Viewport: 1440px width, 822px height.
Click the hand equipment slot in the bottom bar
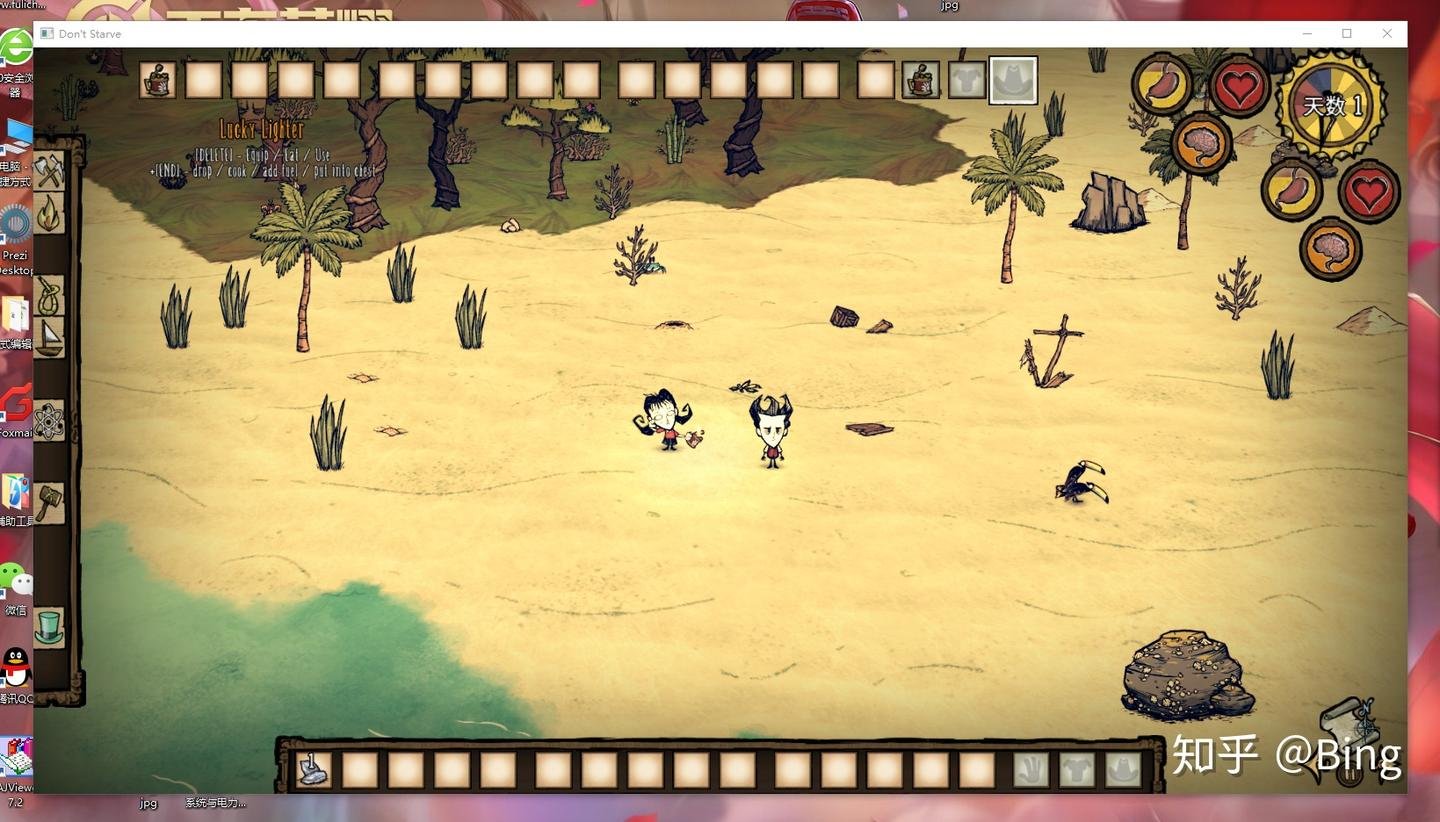tap(1030, 770)
